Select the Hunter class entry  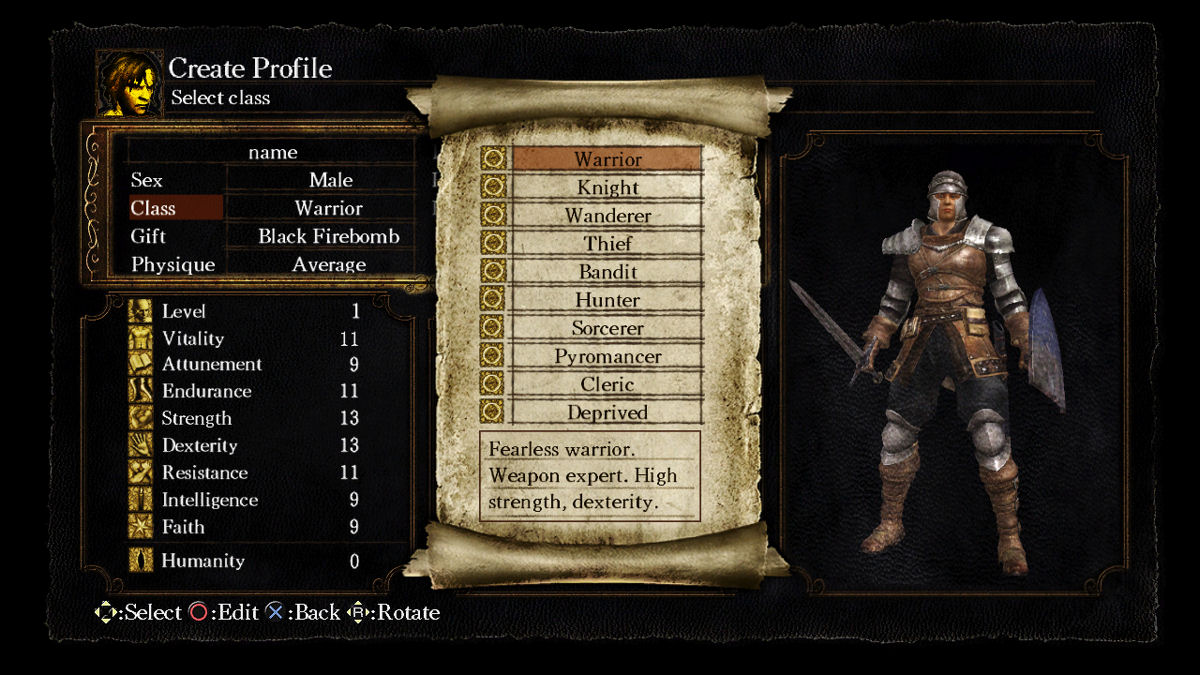pyautogui.click(x=607, y=299)
